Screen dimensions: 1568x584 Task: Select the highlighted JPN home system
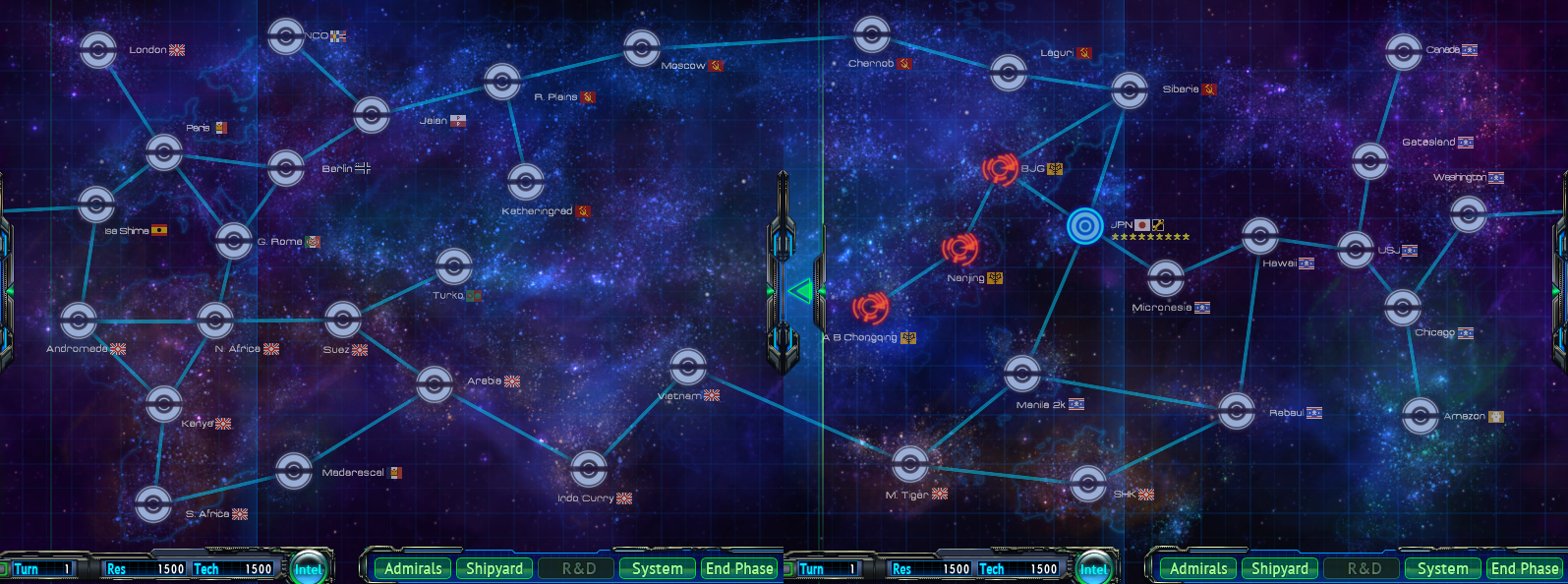pos(1085,226)
